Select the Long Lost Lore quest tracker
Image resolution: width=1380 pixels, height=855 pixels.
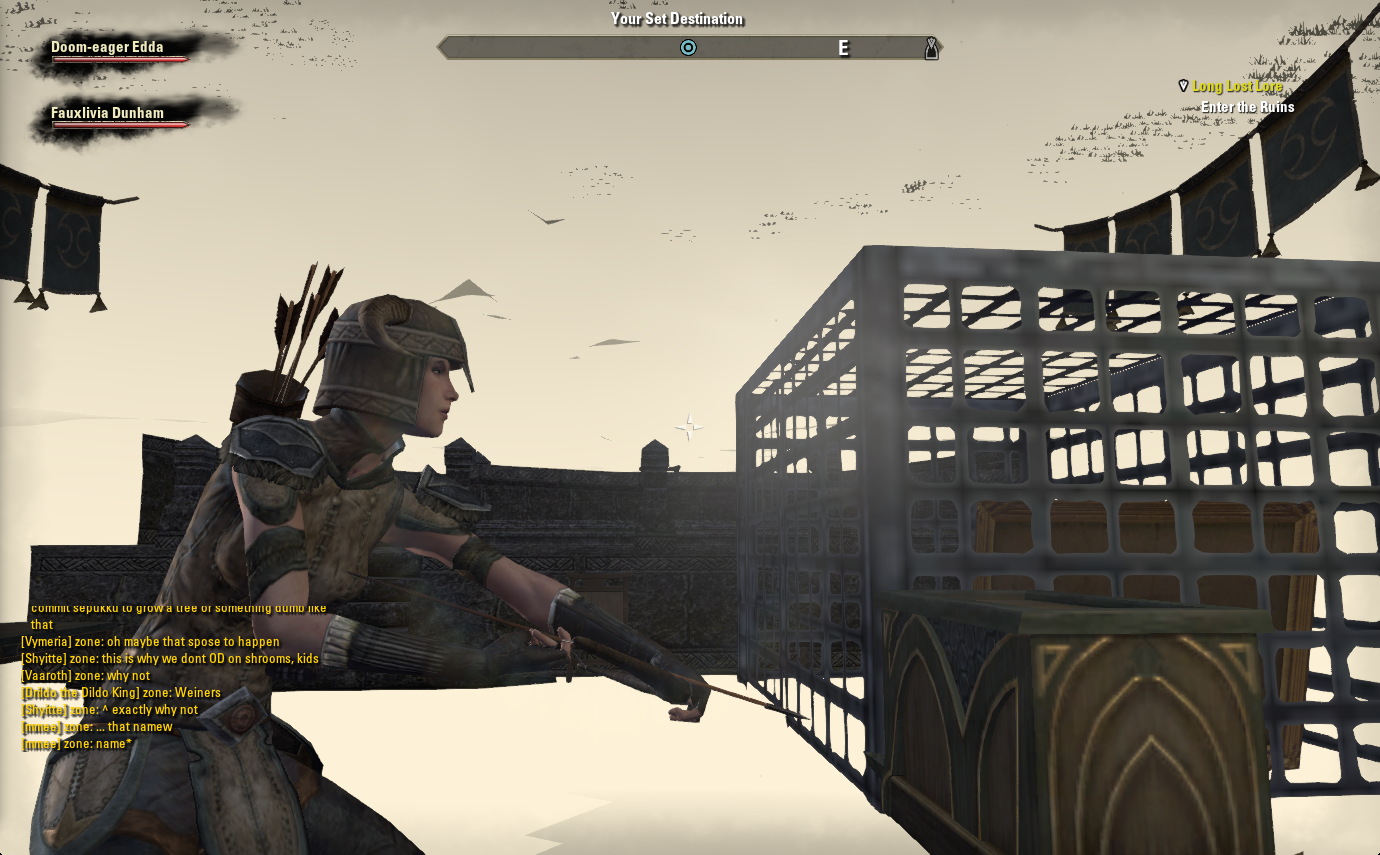pos(1236,87)
